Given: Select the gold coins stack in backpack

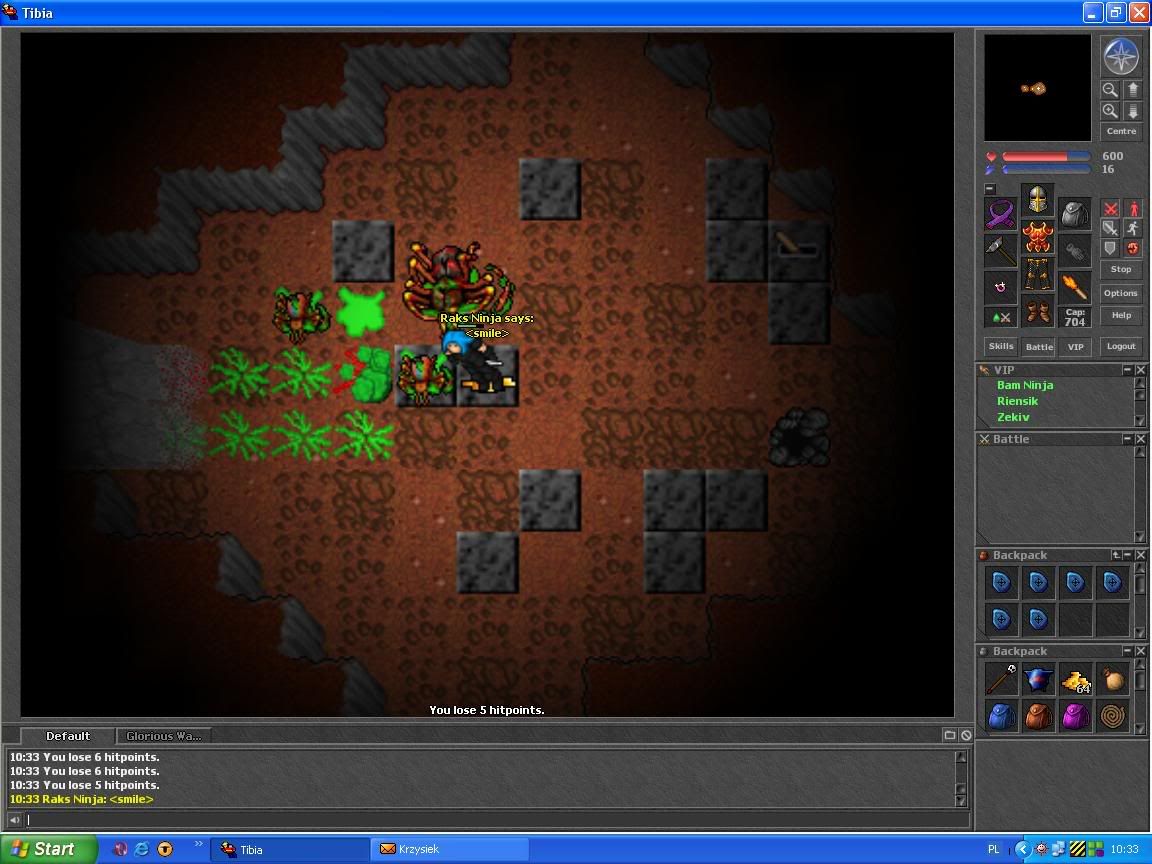Looking at the screenshot, I should 1075,681.
